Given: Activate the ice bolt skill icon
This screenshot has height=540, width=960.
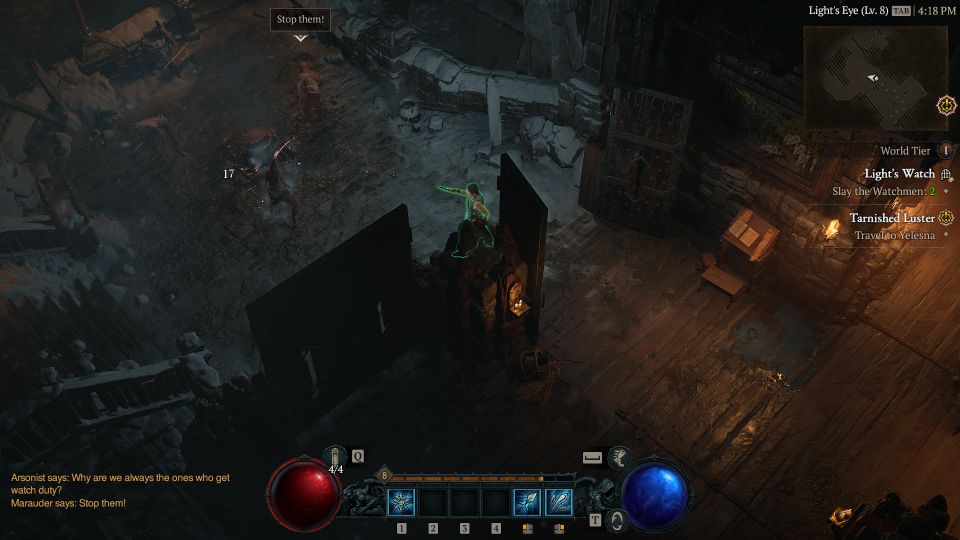Looking at the screenshot, I should tap(527, 502).
